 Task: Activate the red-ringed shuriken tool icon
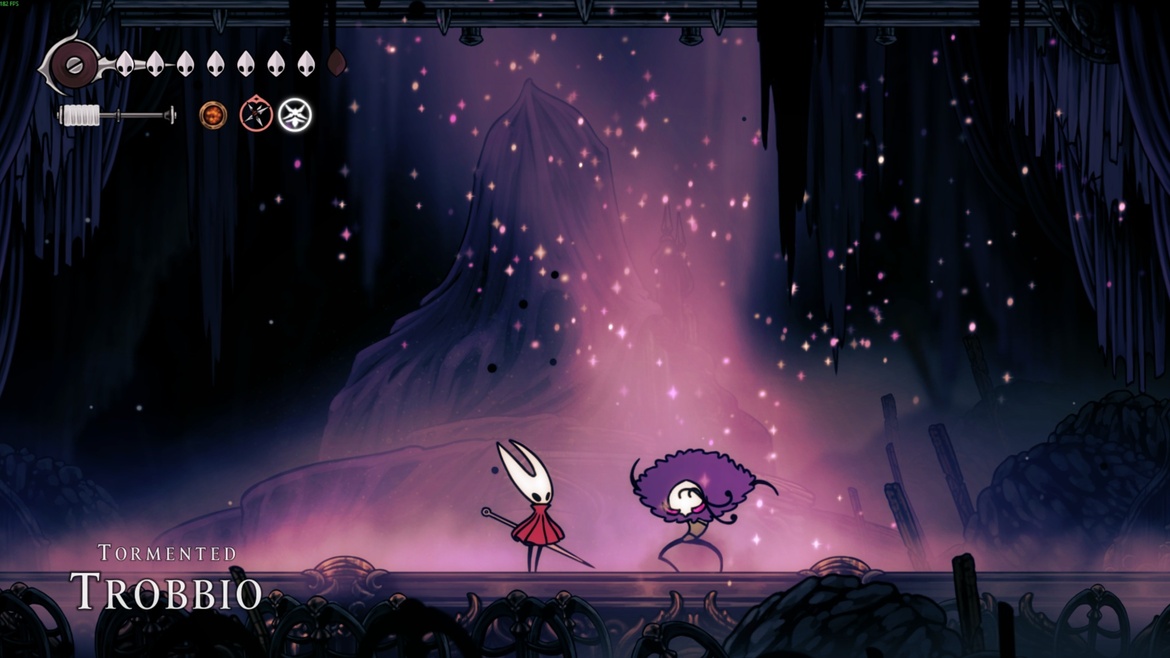point(256,115)
